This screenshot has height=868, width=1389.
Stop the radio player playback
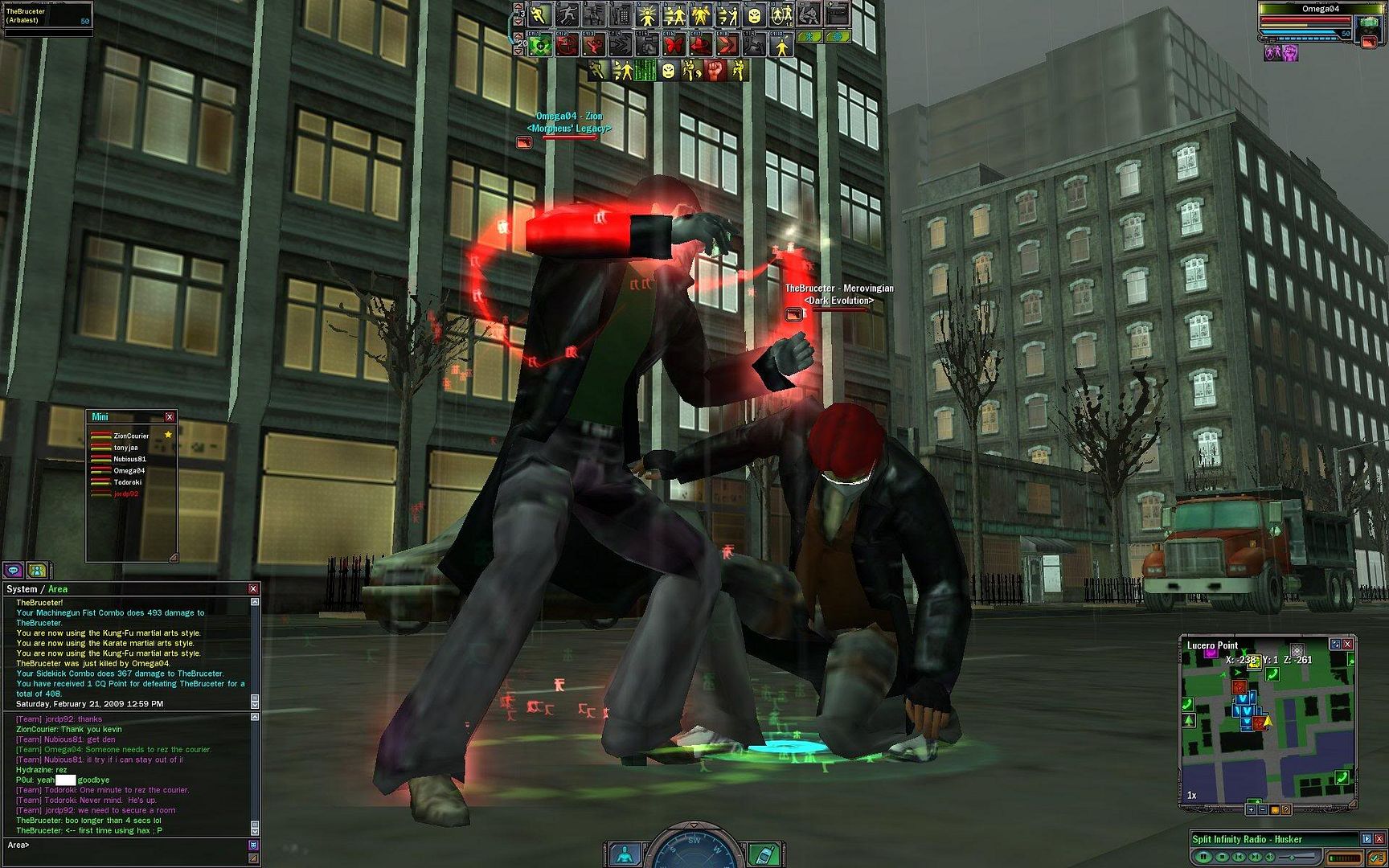tap(1222, 857)
